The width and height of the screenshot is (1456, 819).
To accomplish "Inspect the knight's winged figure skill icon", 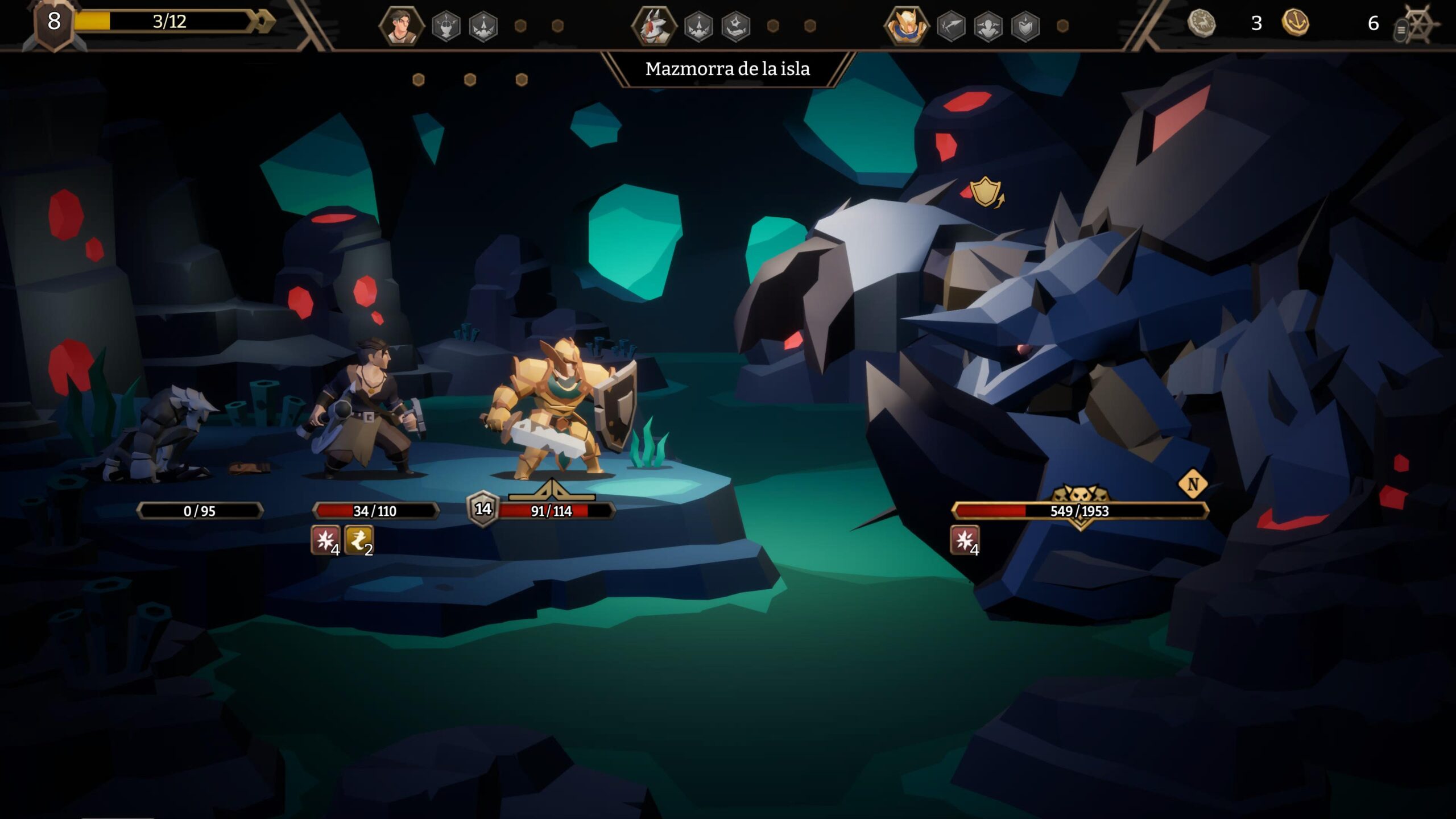I will pos(988,26).
